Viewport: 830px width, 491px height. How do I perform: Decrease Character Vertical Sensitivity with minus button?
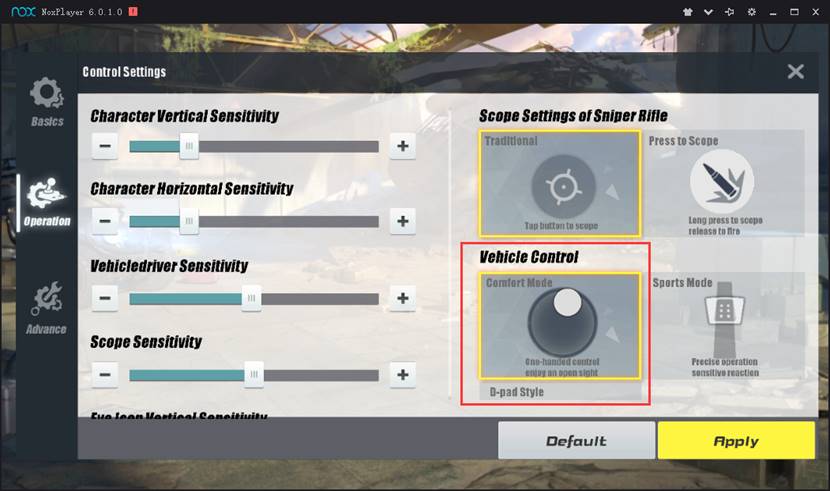(105, 146)
